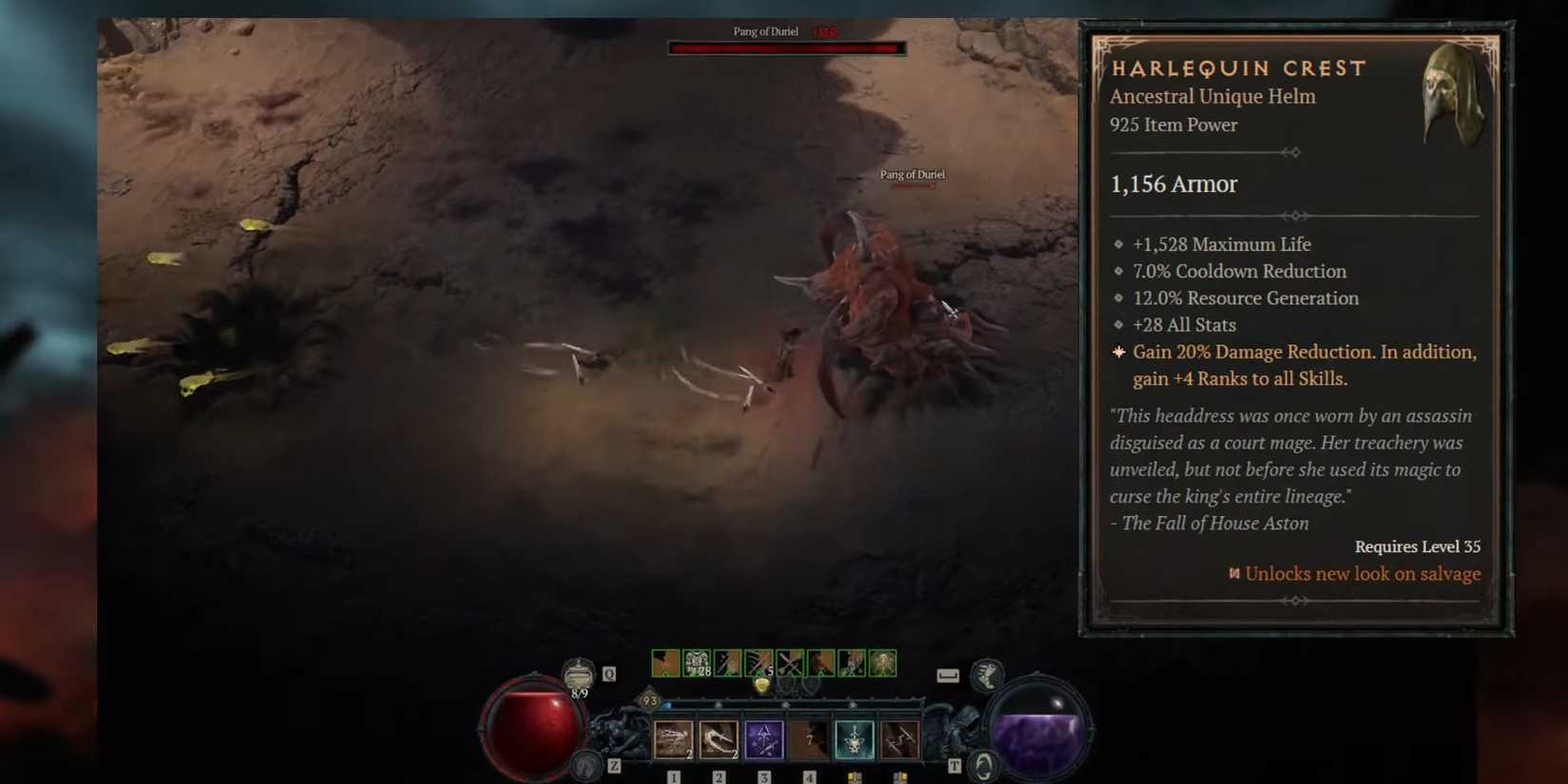The height and width of the screenshot is (784, 1568).
Task: Click Pang of Duriel's boss health bar
Action: 786,48
